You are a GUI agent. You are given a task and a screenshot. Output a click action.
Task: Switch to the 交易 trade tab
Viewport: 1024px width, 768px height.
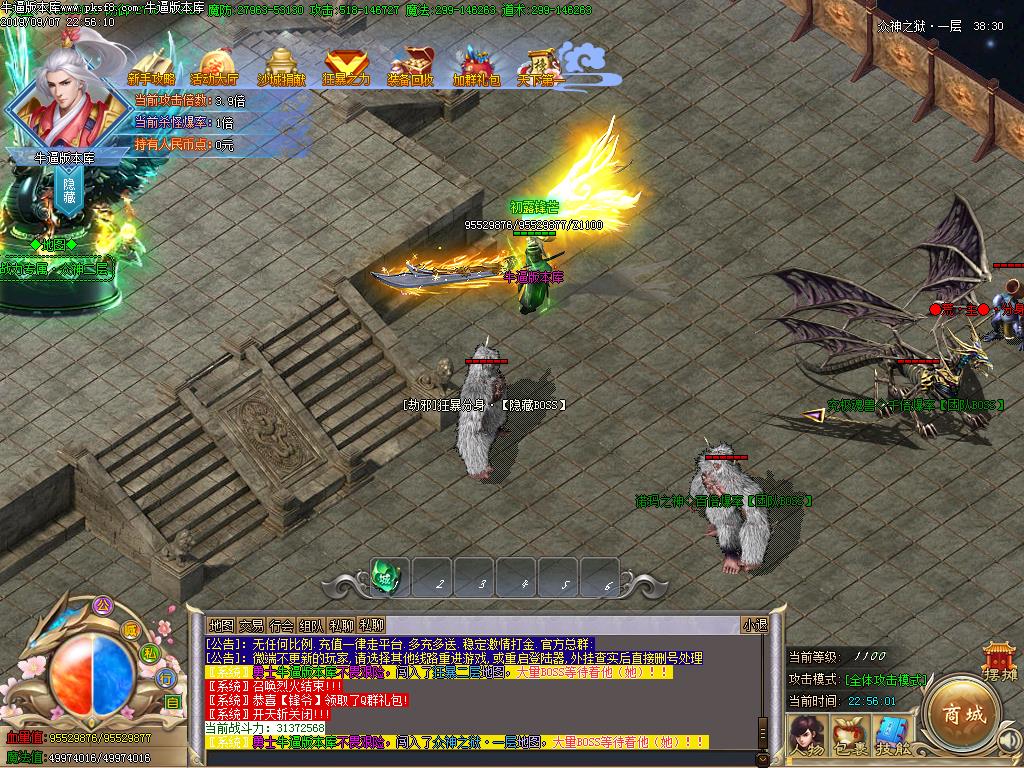251,625
